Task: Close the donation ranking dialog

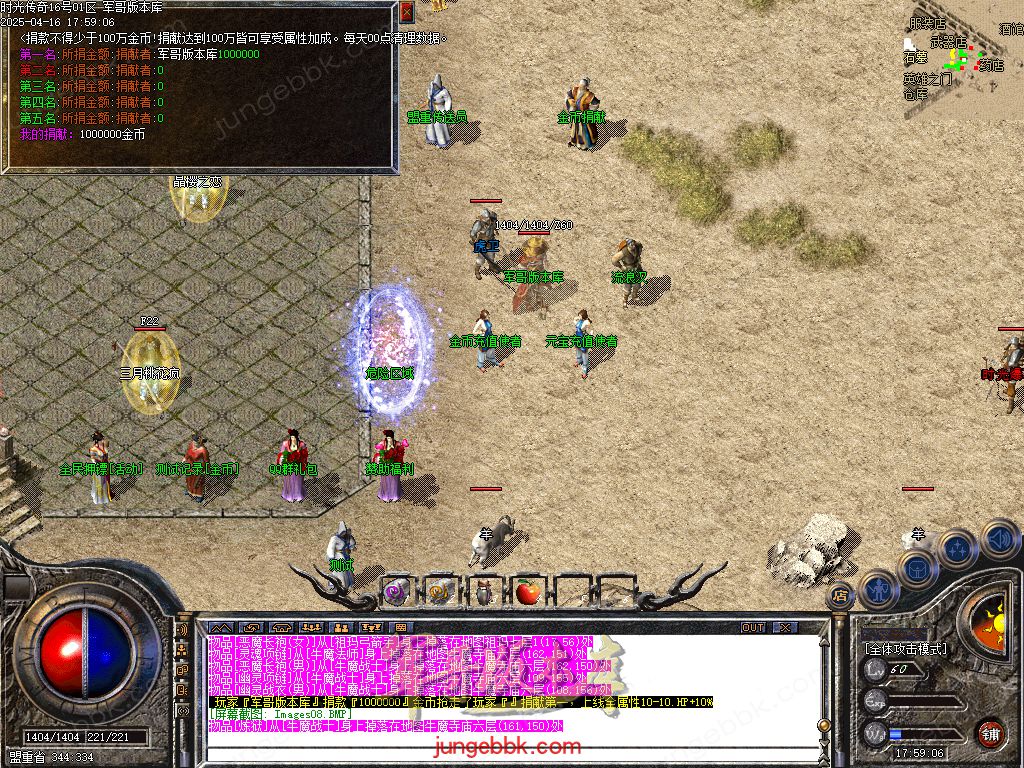Action: pyautogui.click(x=406, y=13)
